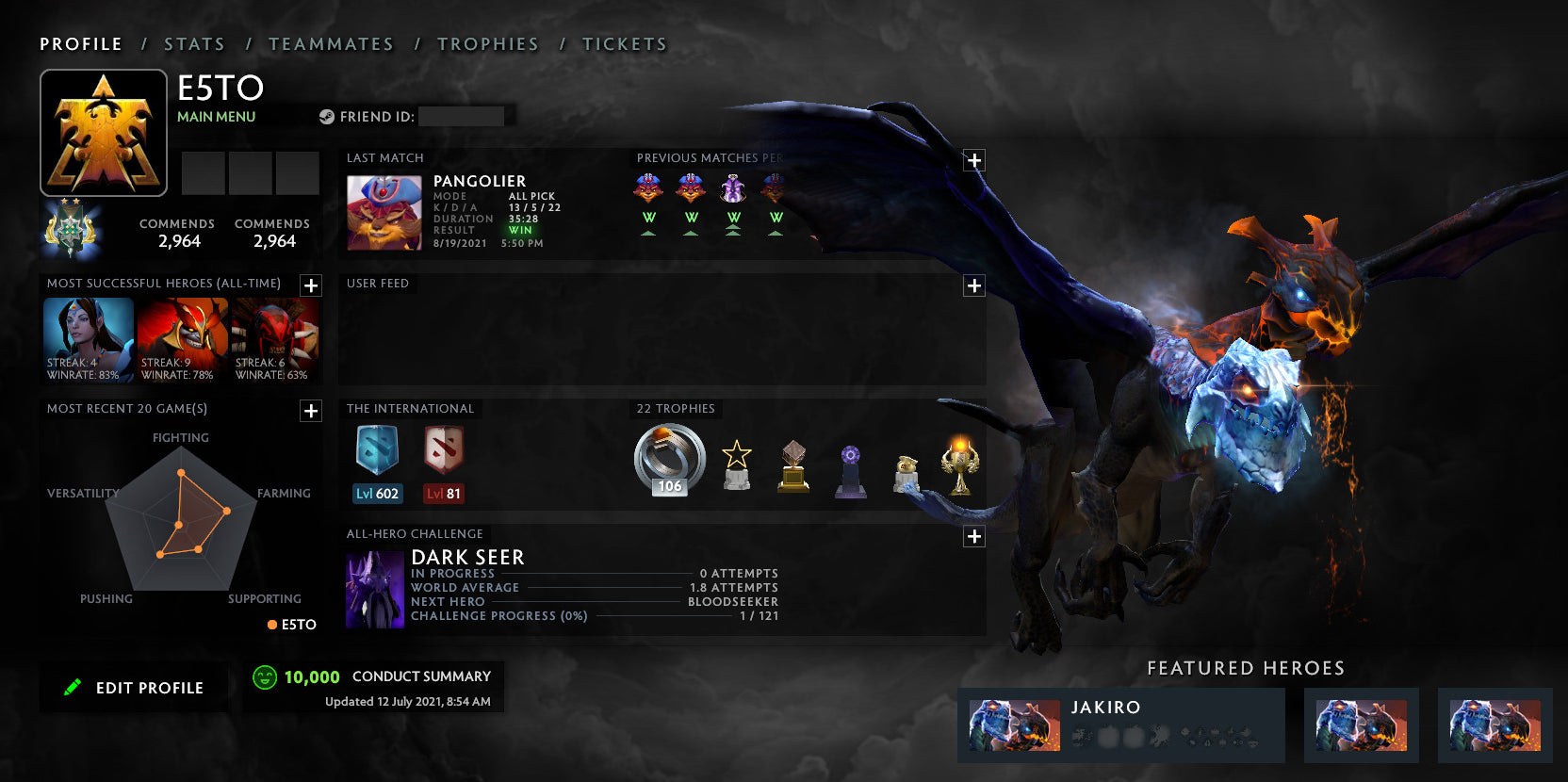This screenshot has width=1568, height=782.
Task: Expand the All-Hero Challenge section
Action: coord(973,536)
